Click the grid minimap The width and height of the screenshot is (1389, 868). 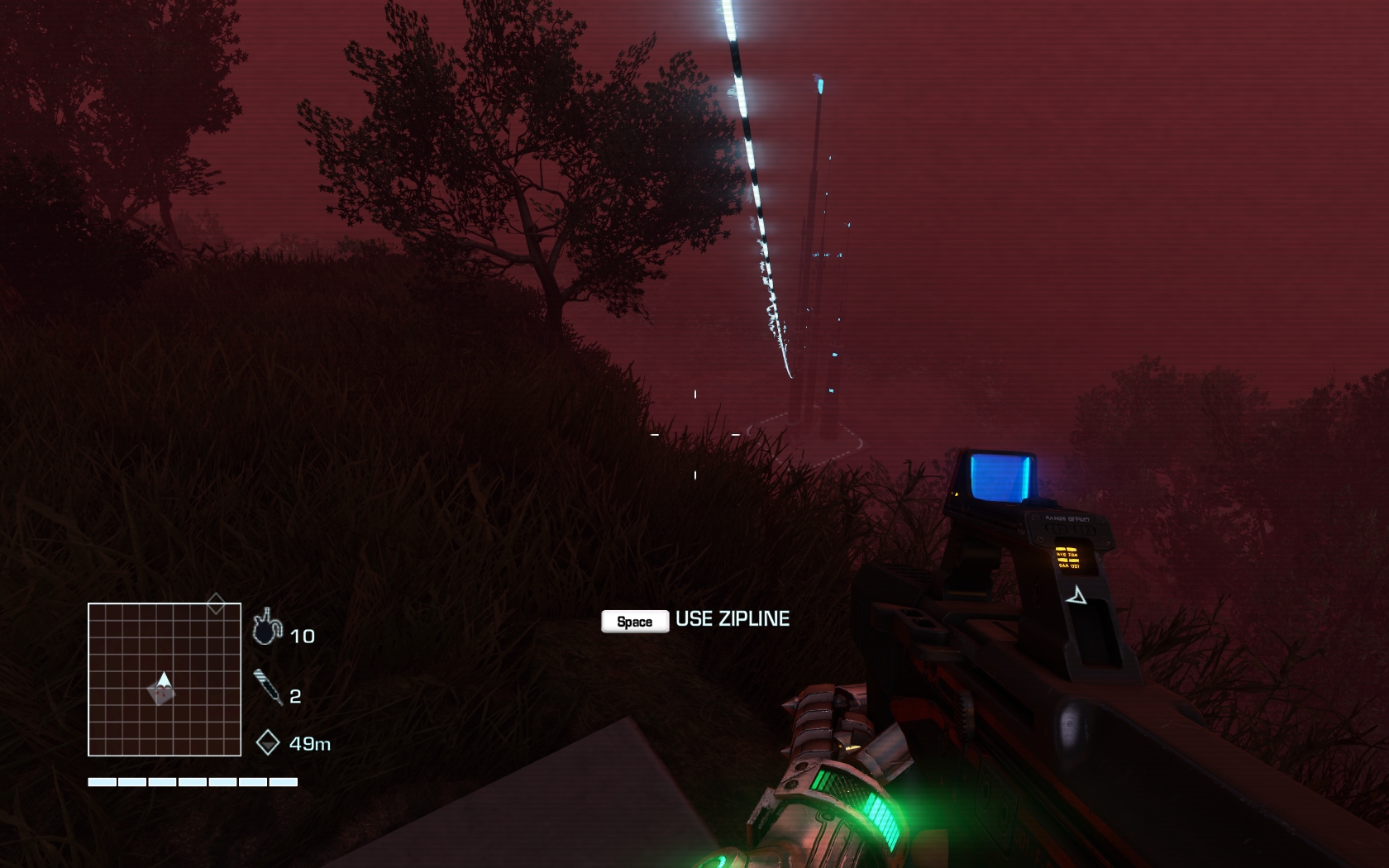pyautogui.click(x=165, y=680)
